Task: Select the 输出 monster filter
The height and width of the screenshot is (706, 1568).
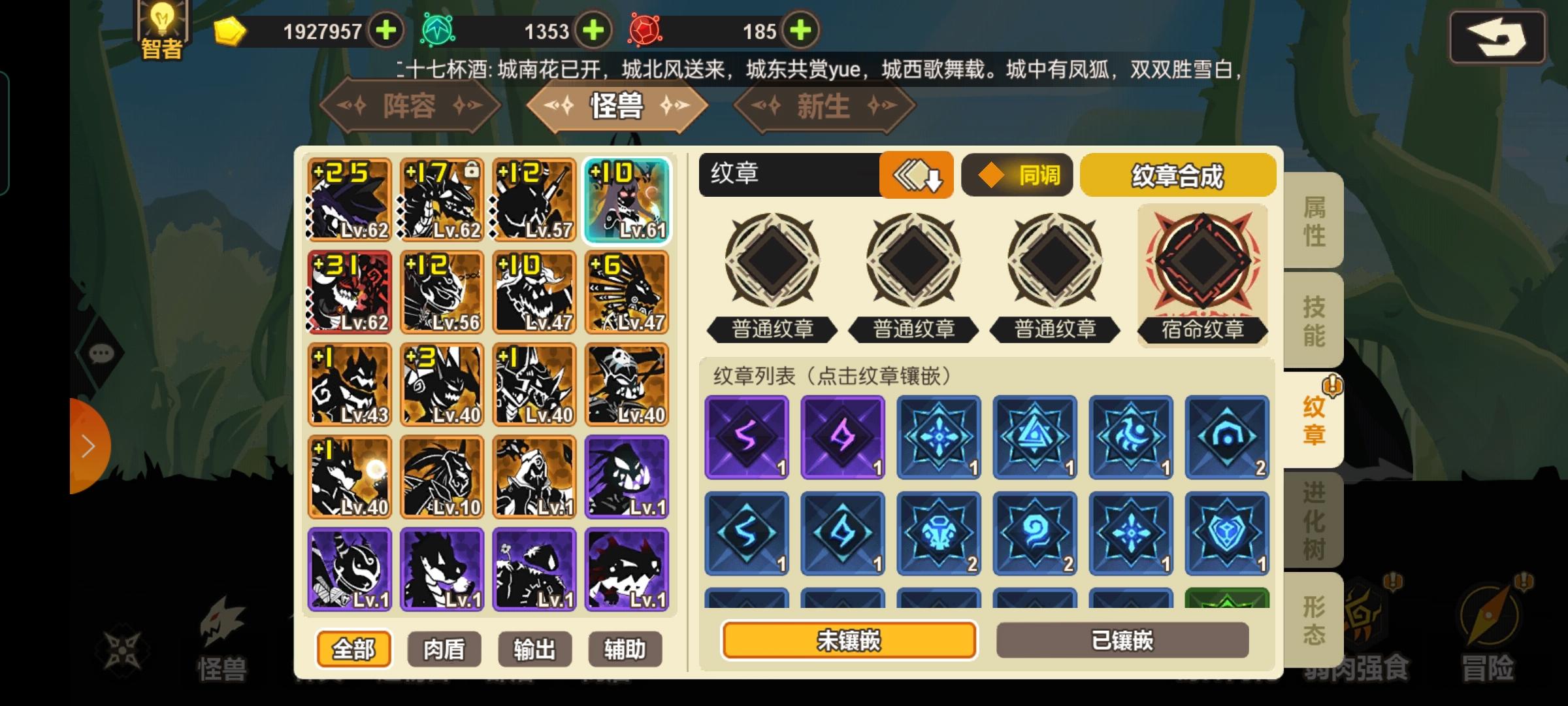Action: click(x=534, y=648)
